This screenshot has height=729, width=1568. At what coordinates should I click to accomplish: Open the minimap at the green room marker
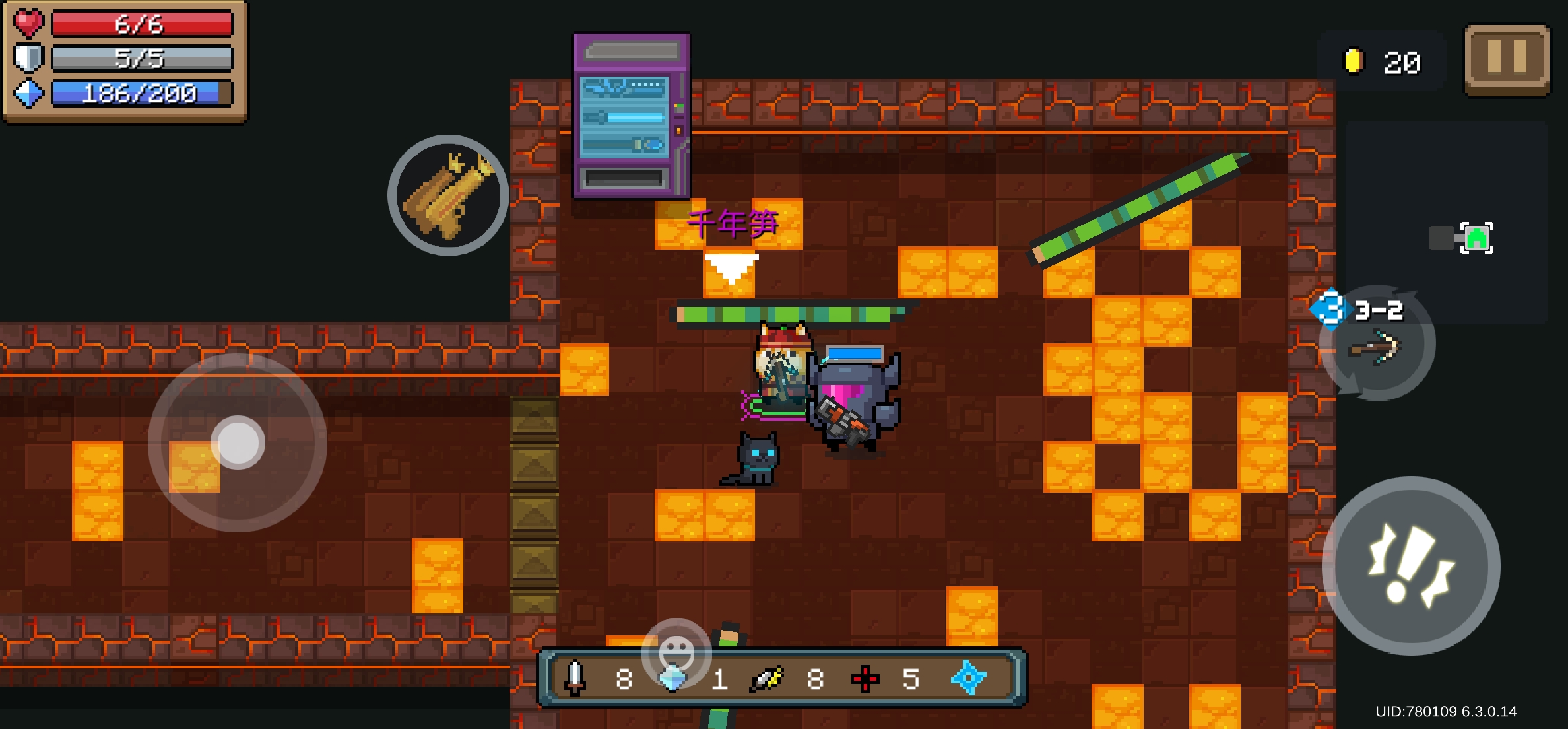1476,238
